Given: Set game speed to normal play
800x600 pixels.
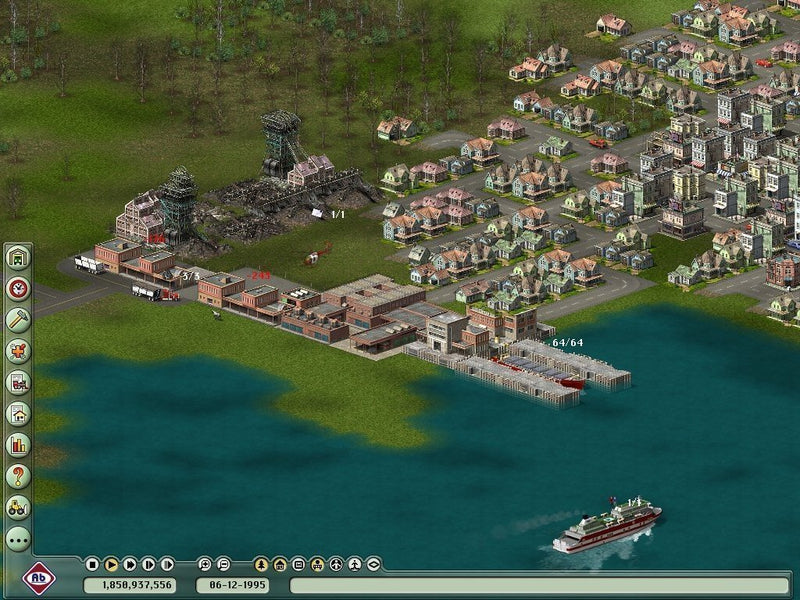Looking at the screenshot, I should (111, 564).
